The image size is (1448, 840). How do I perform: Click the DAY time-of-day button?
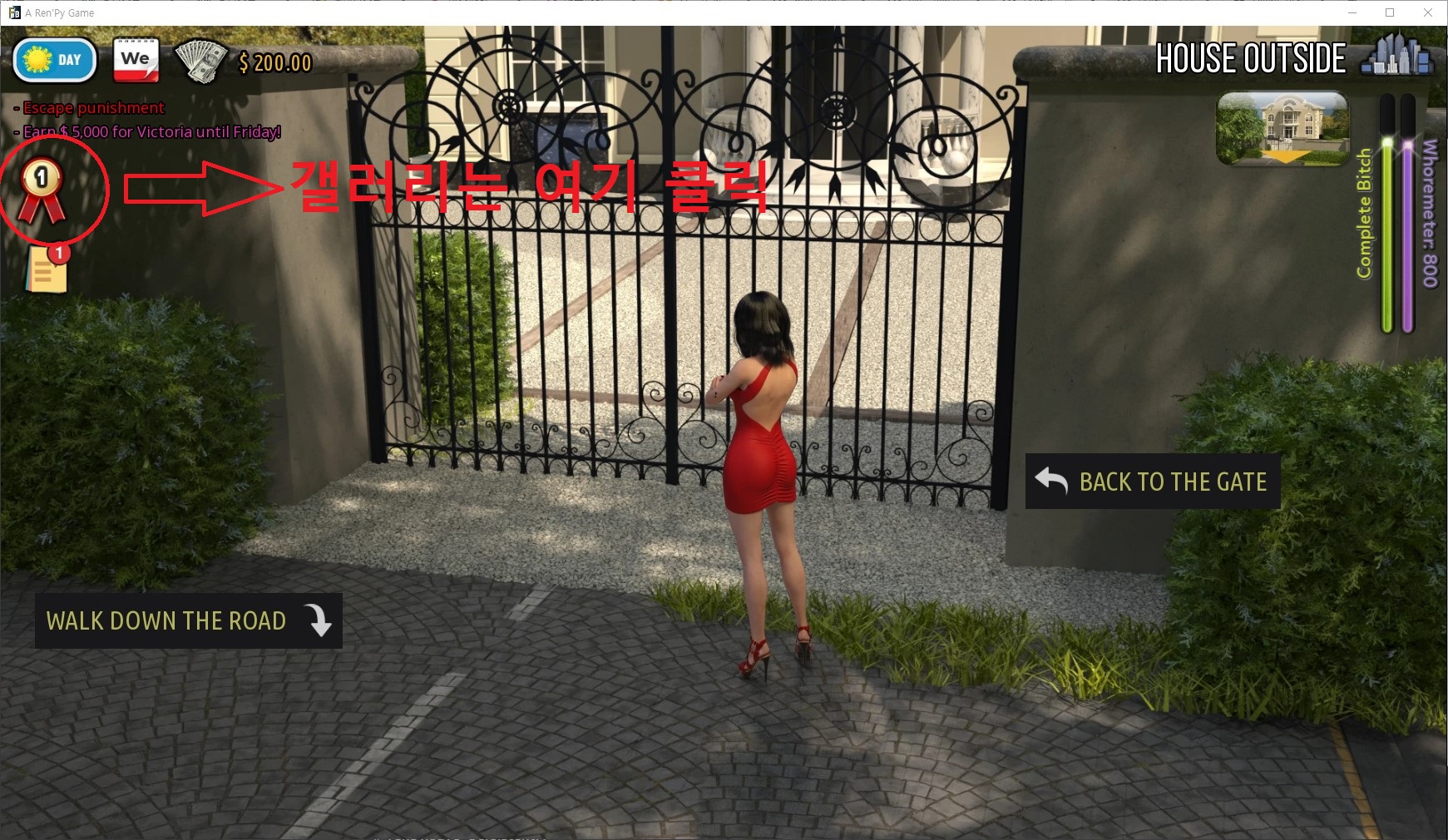coord(55,61)
